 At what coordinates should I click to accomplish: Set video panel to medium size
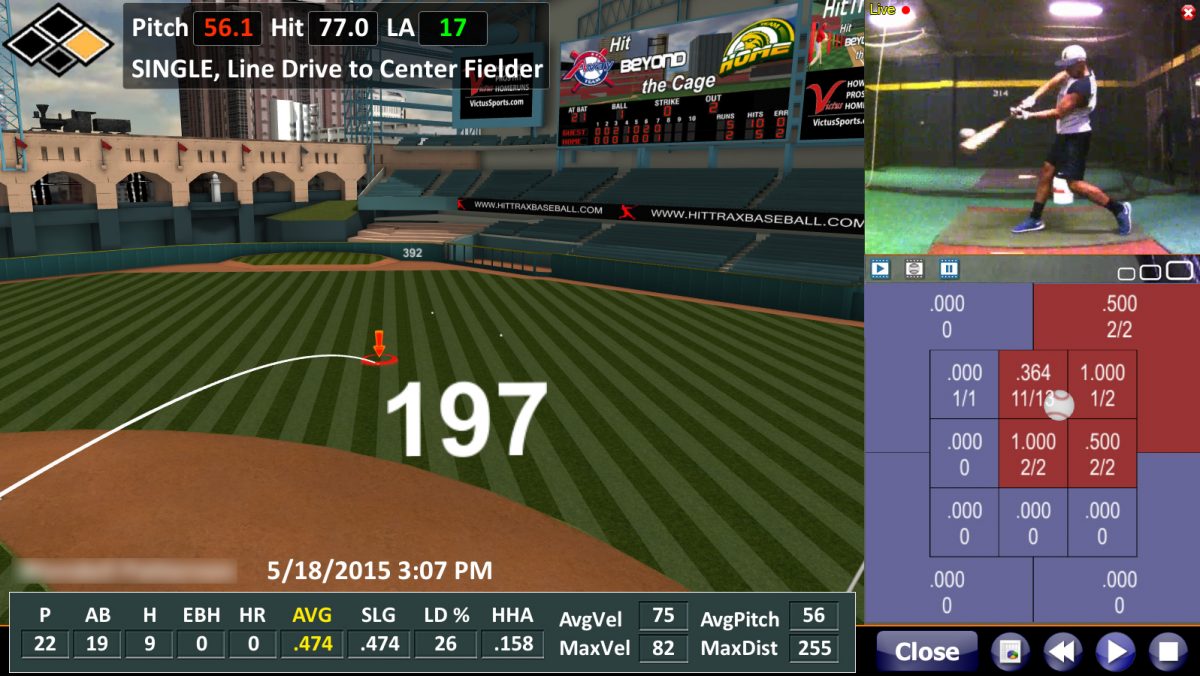click(x=1151, y=272)
